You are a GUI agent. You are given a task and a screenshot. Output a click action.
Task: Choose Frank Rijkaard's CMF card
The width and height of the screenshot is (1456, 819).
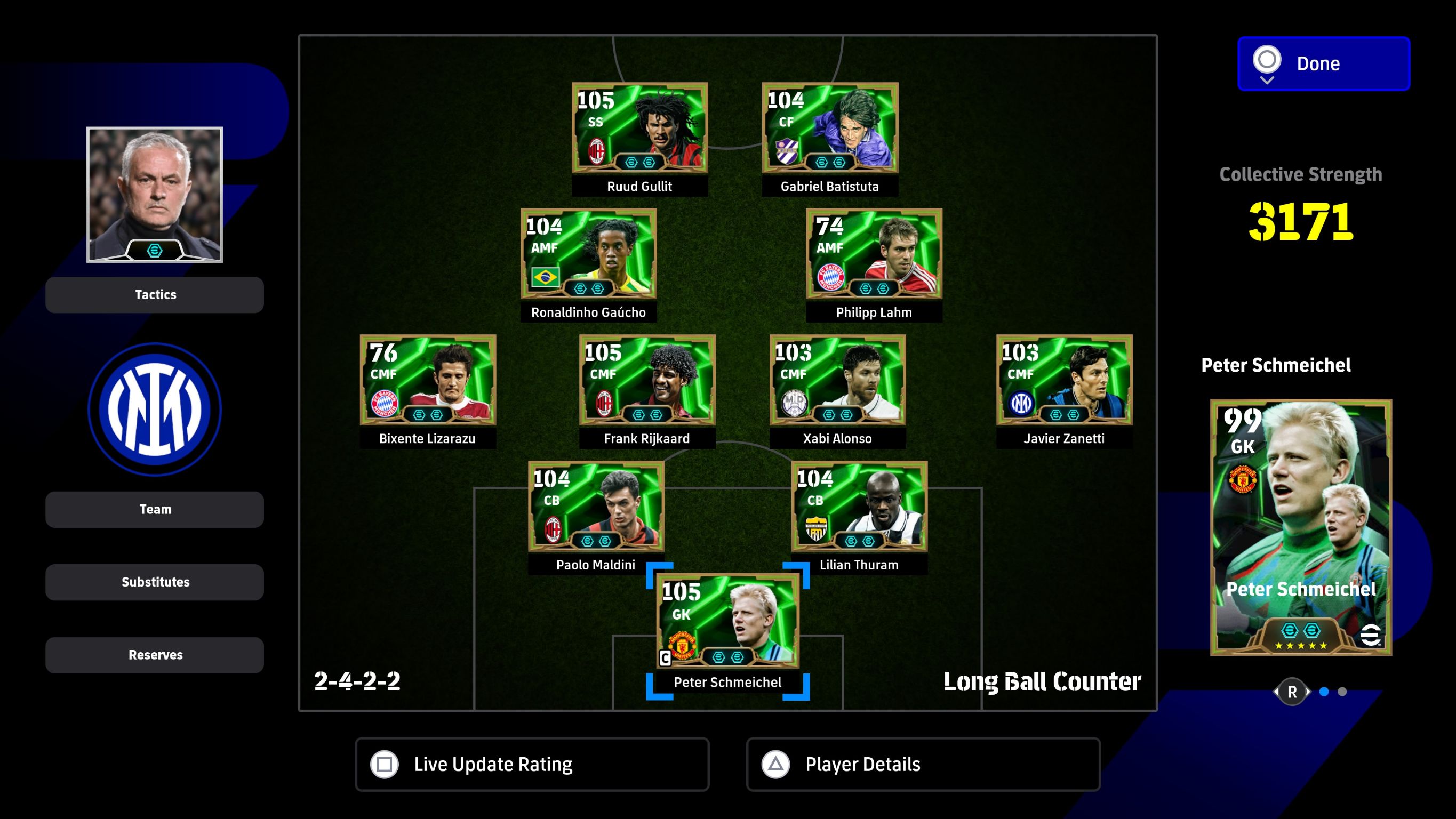647,380
